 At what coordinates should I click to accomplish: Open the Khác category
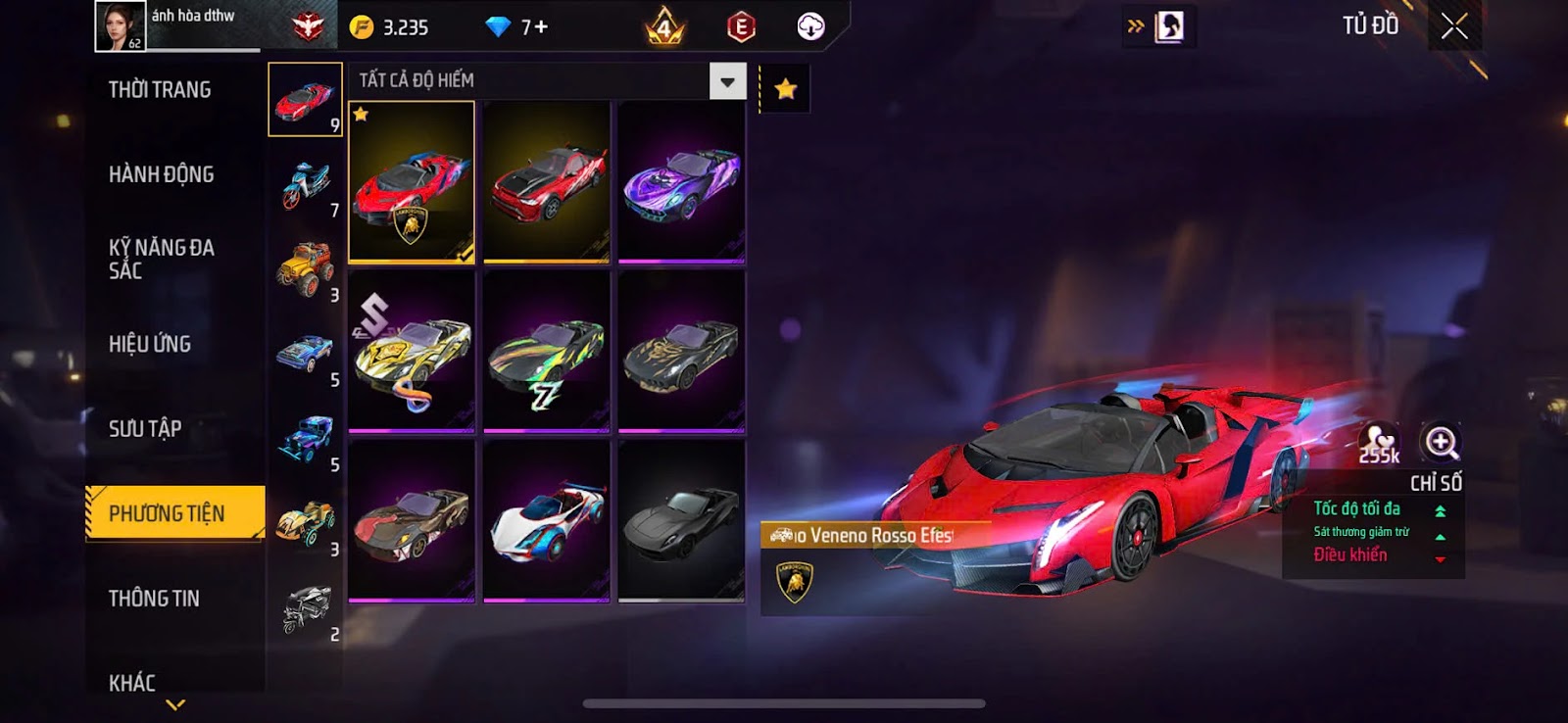tap(132, 682)
